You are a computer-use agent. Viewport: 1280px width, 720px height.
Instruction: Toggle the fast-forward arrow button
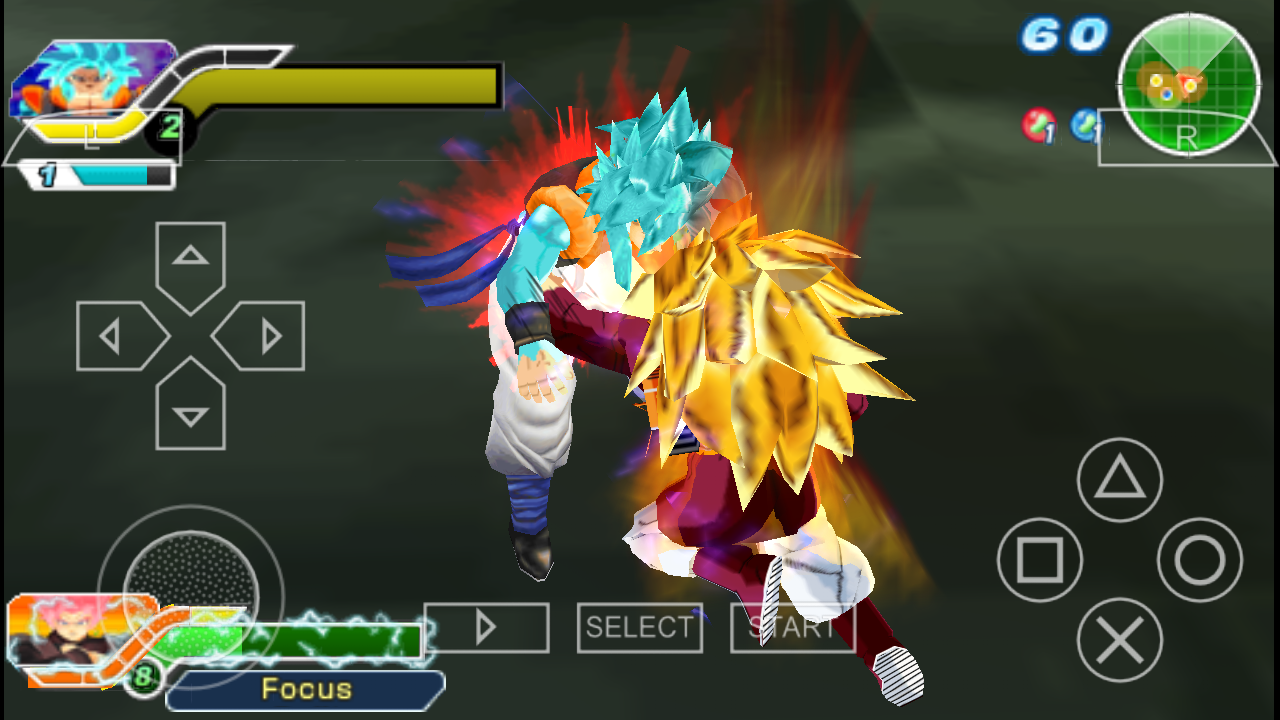(486, 628)
